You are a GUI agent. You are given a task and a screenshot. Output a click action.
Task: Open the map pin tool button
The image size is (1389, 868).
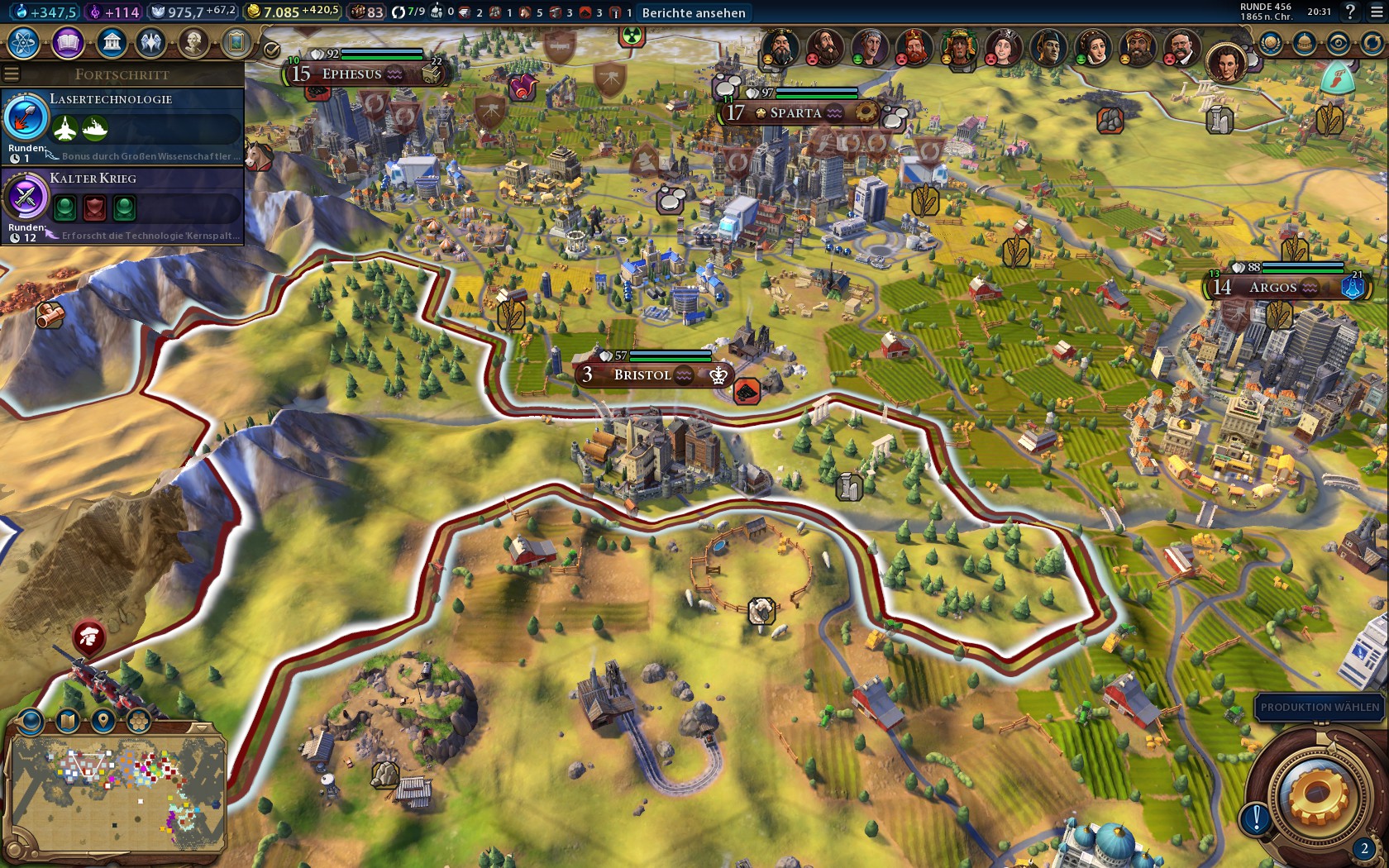tap(103, 721)
